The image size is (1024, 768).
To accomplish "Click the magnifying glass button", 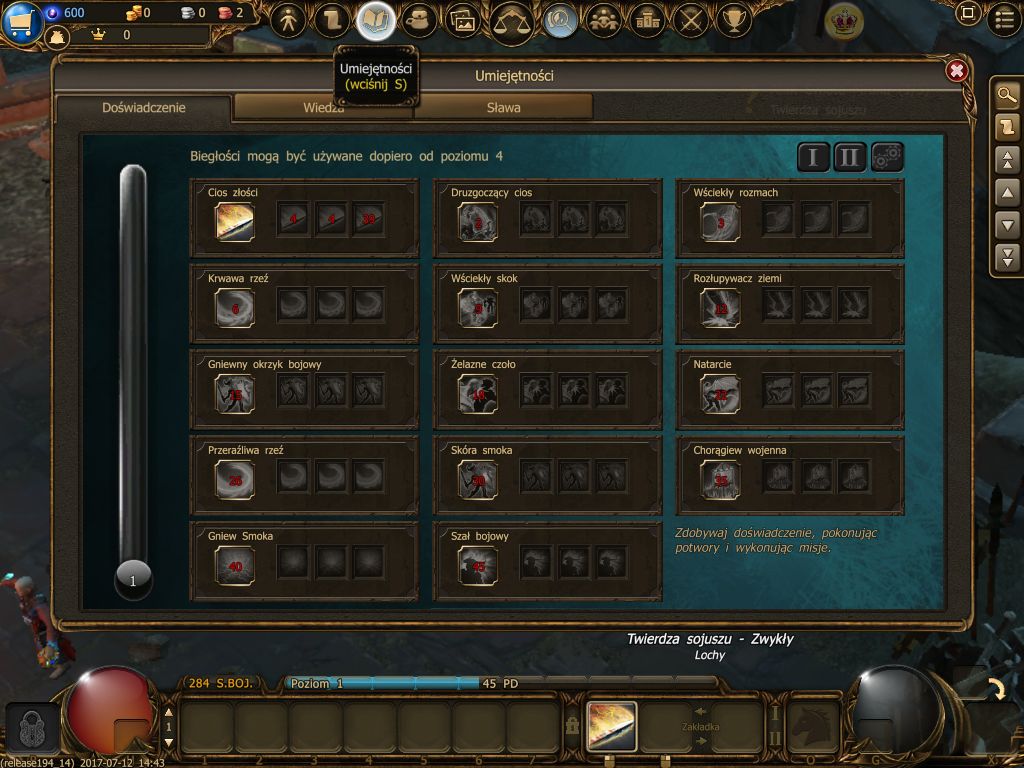I will pos(1007,95).
